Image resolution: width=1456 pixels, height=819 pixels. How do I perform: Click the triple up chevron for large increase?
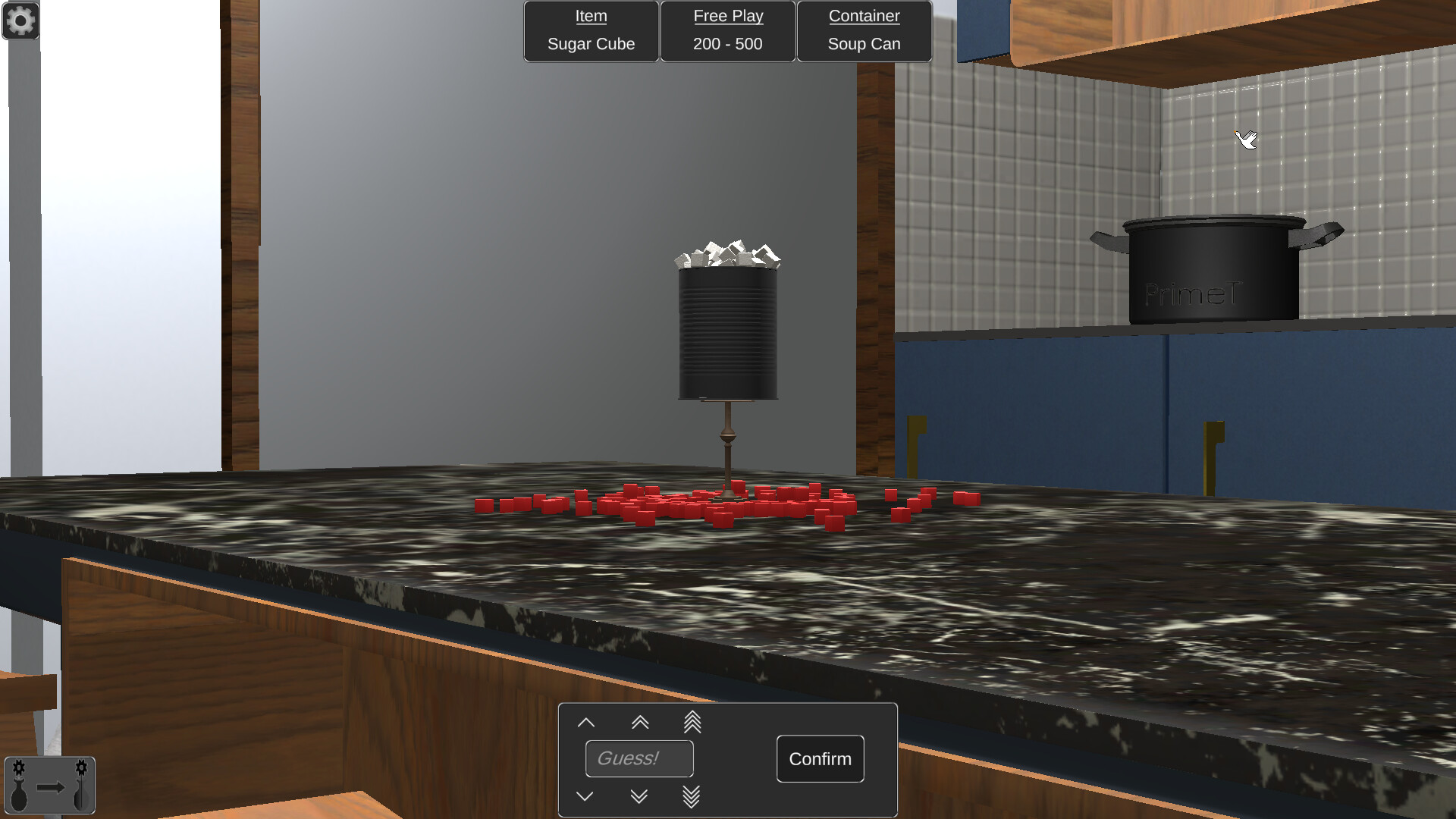click(x=692, y=722)
